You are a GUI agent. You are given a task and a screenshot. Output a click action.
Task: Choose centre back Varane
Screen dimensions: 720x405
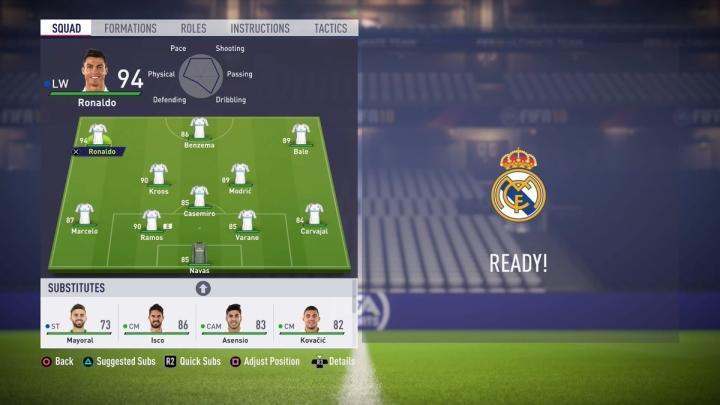pos(246,220)
